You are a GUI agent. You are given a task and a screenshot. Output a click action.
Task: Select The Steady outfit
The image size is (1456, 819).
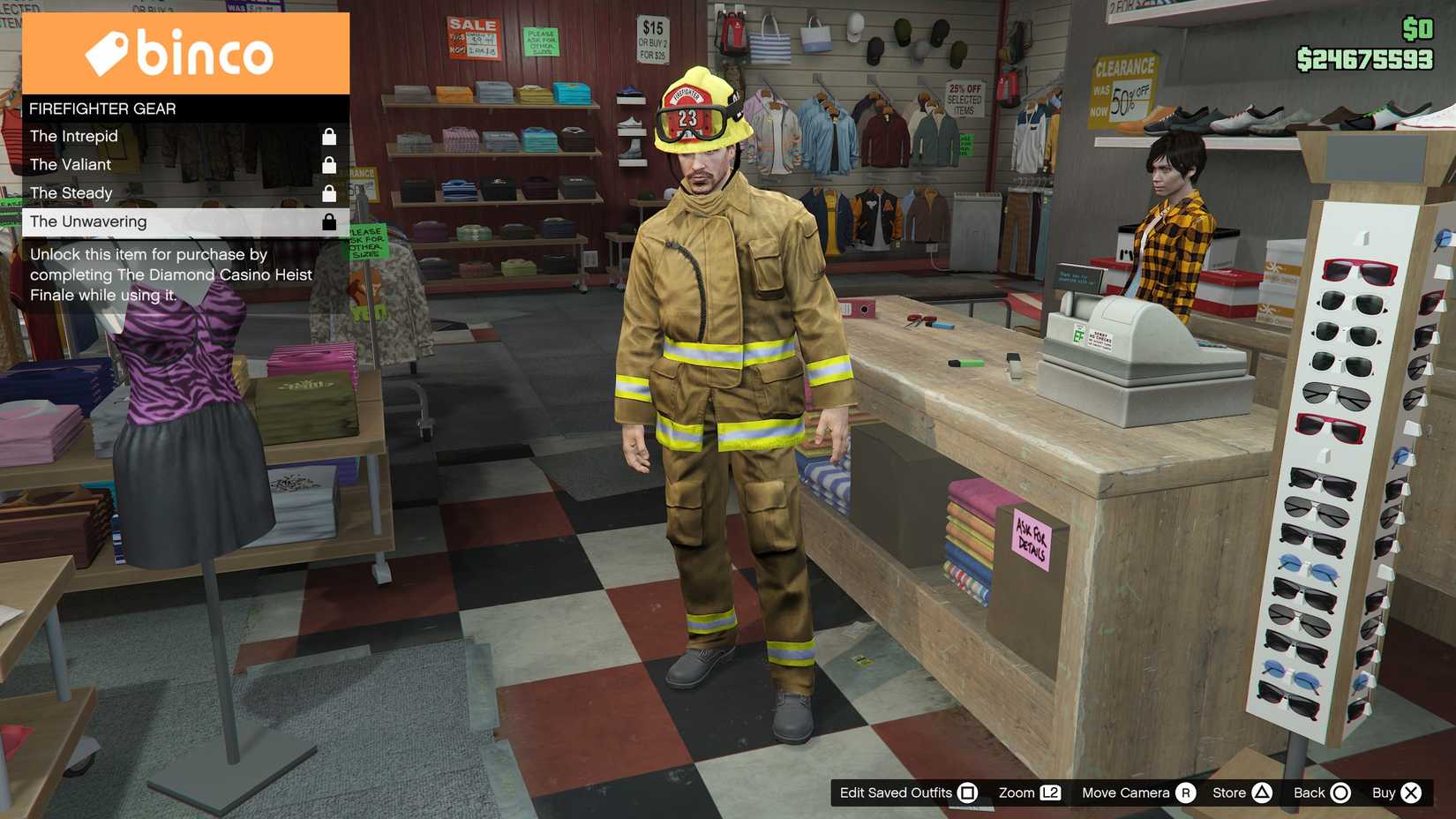click(71, 192)
